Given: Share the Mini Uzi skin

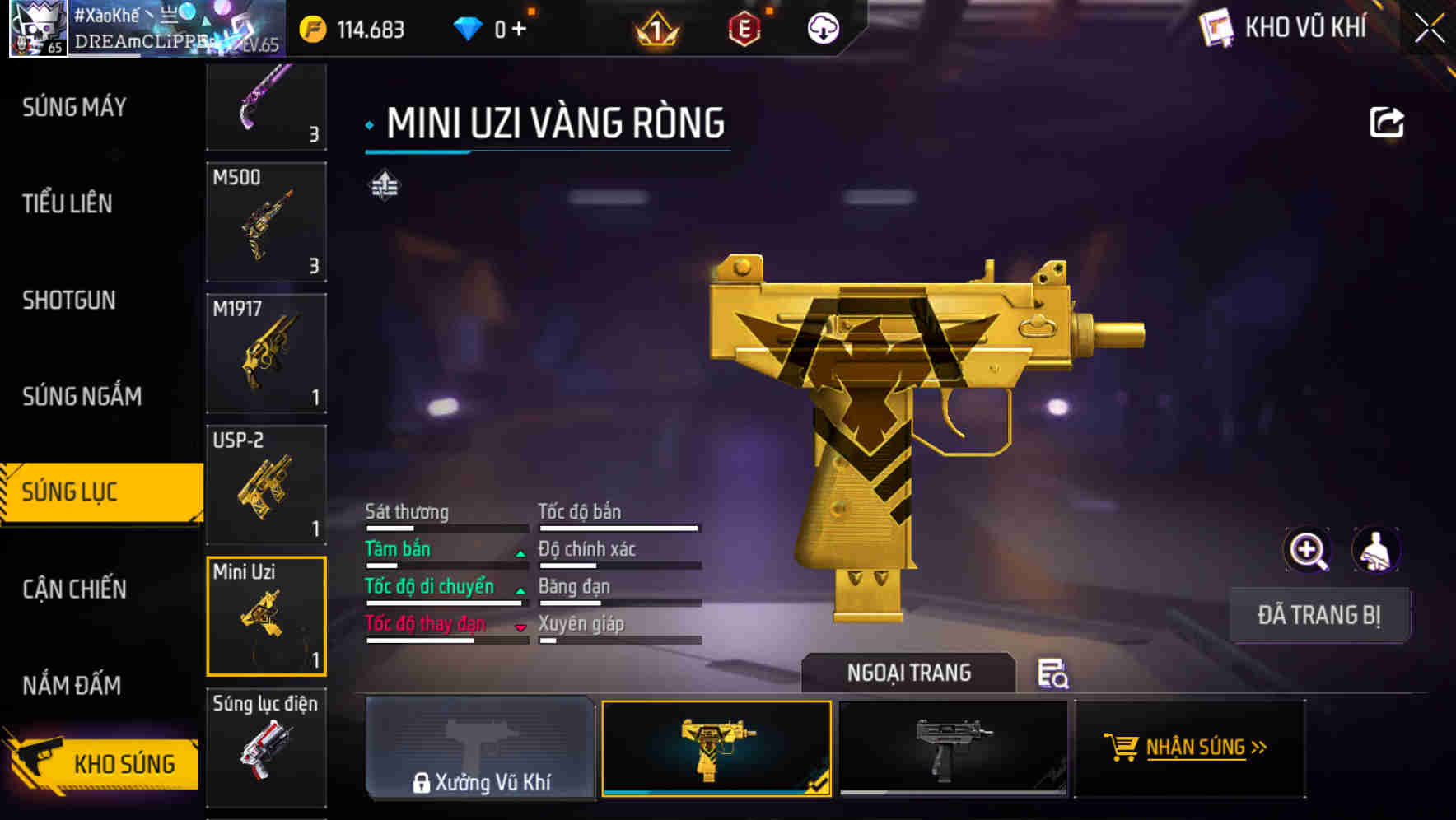Looking at the screenshot, I should click(x=1386, y=123).
